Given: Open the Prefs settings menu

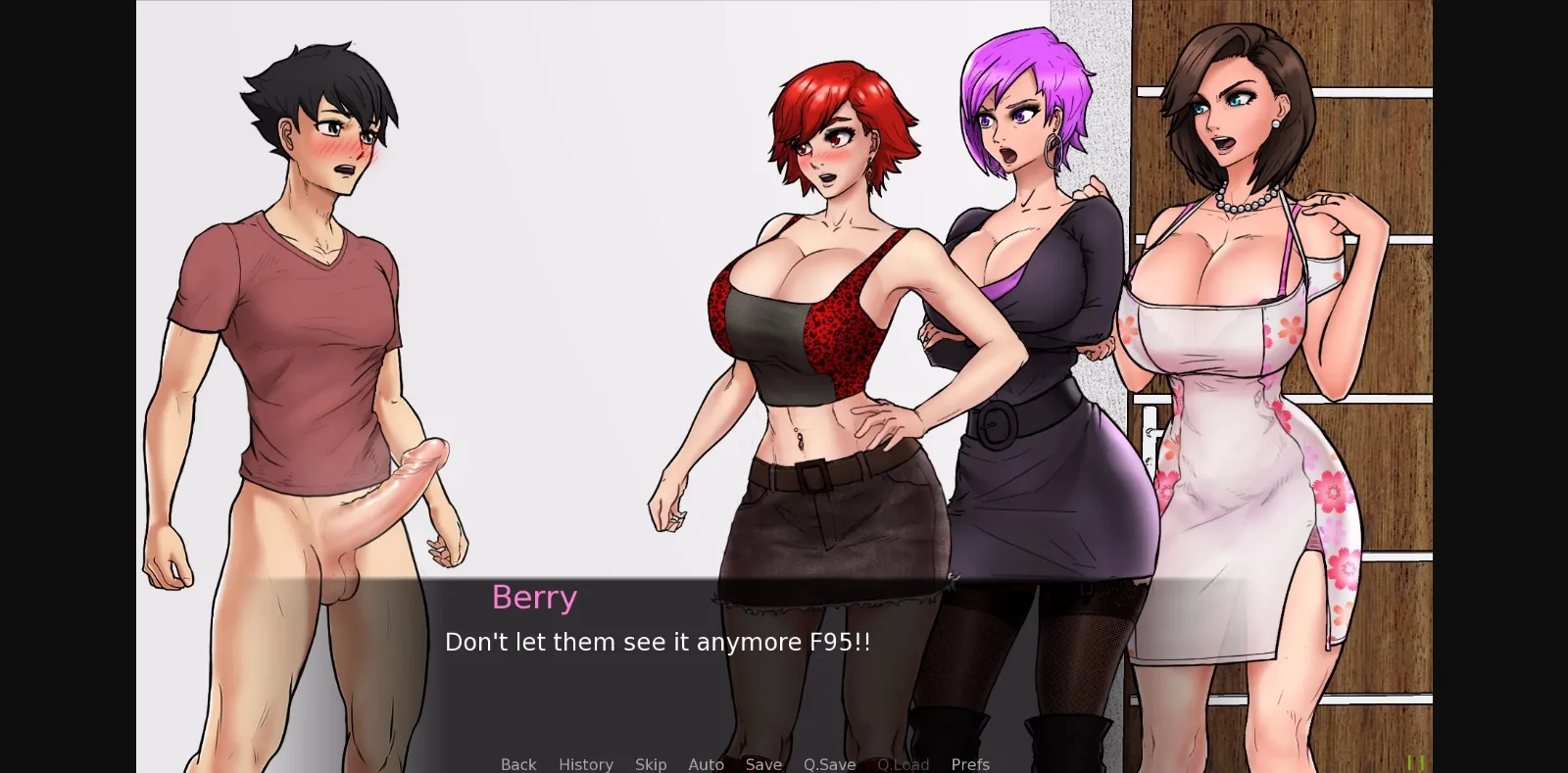Looking at the screenshot, I should 969,764.
